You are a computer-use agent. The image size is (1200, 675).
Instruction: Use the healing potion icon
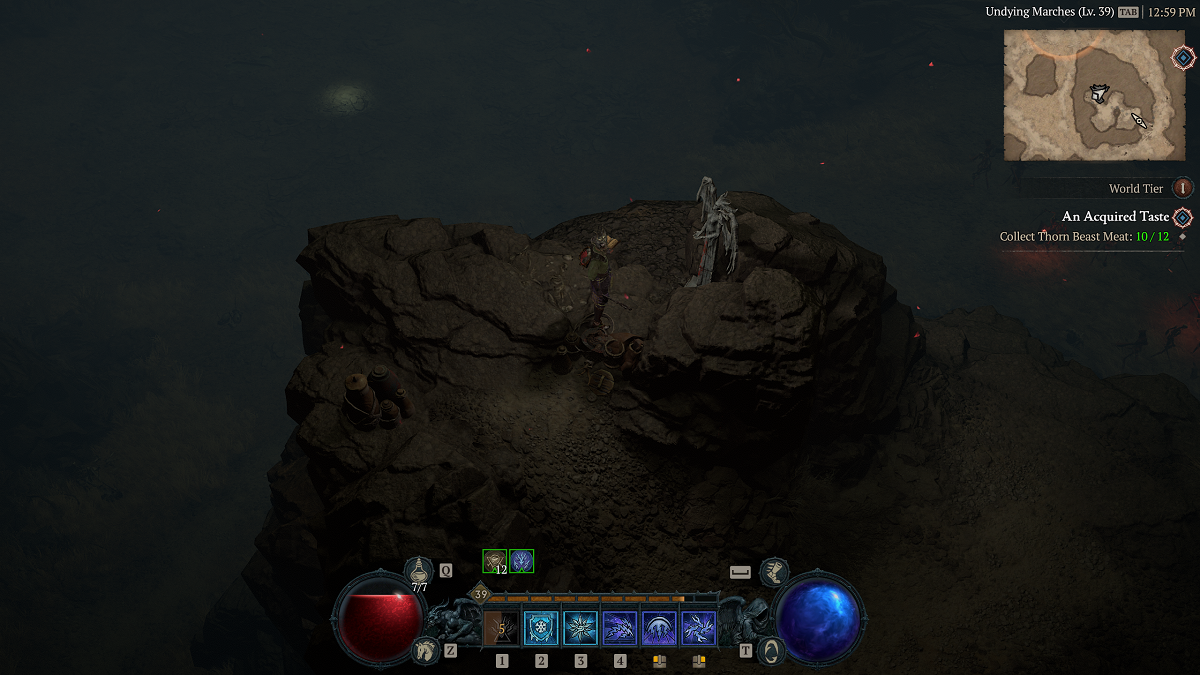coord(419,571)
